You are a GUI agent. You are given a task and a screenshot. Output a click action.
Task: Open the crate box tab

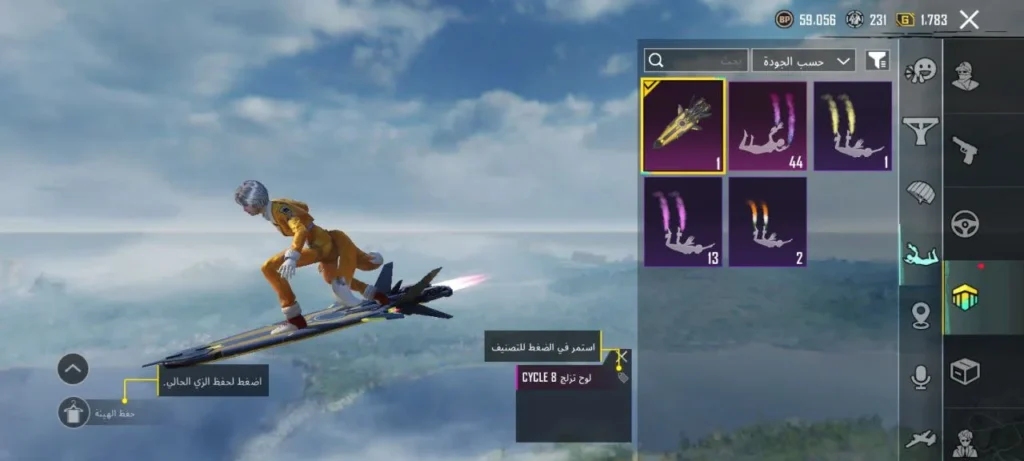[x=965, y=372]
